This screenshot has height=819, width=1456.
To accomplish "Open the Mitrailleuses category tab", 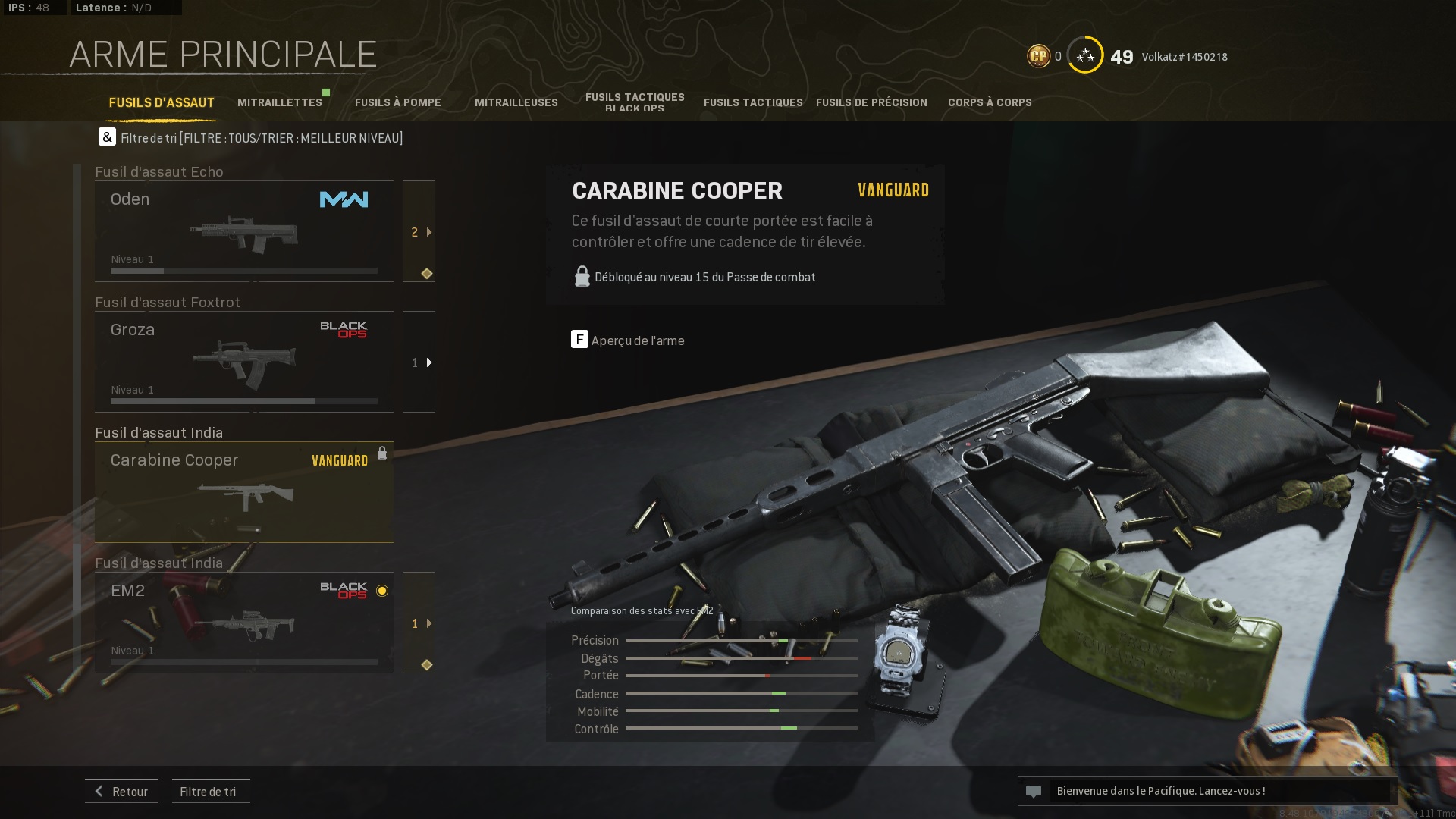I will tap(516, 102).
